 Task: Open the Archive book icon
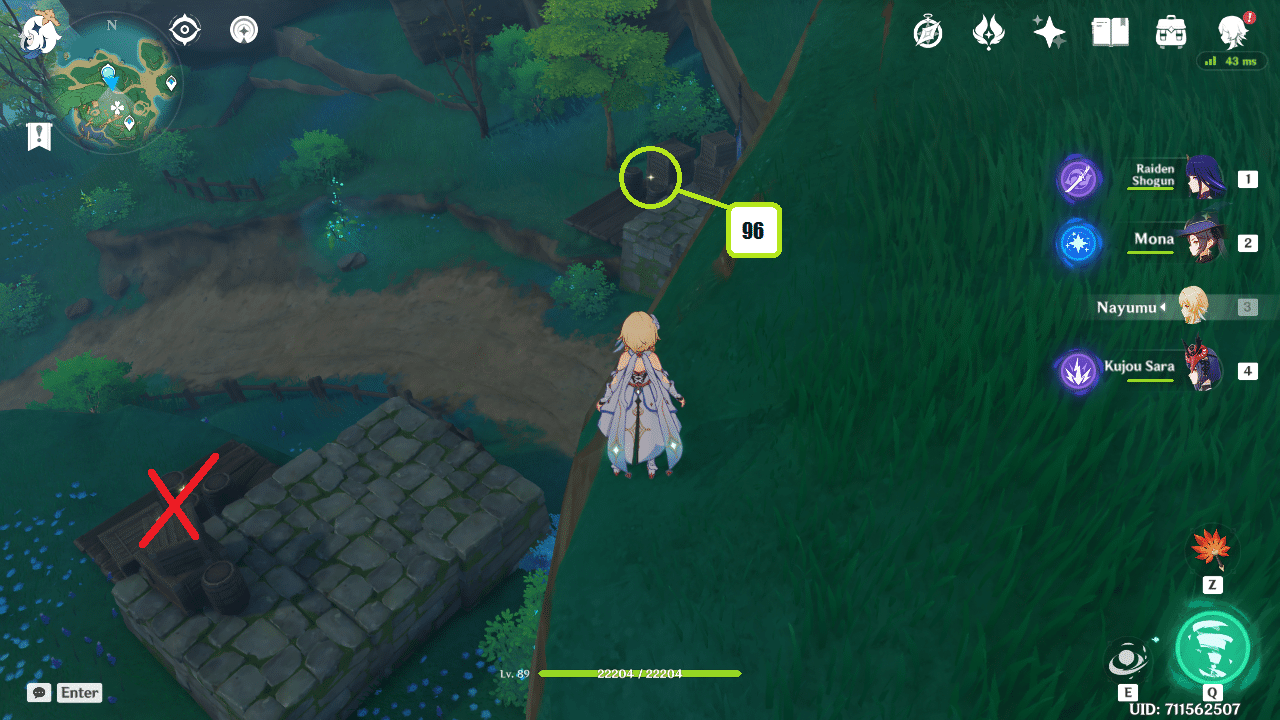(1110, 31)
